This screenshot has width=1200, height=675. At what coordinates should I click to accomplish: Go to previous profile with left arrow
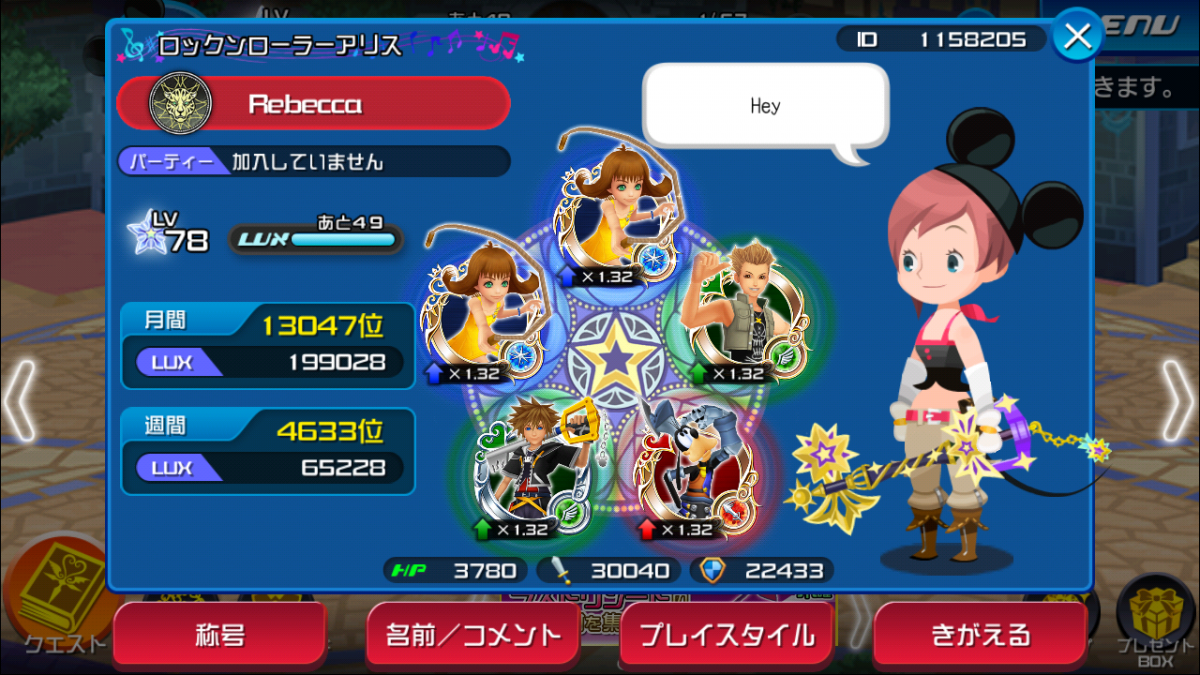[x=20, y=402]
